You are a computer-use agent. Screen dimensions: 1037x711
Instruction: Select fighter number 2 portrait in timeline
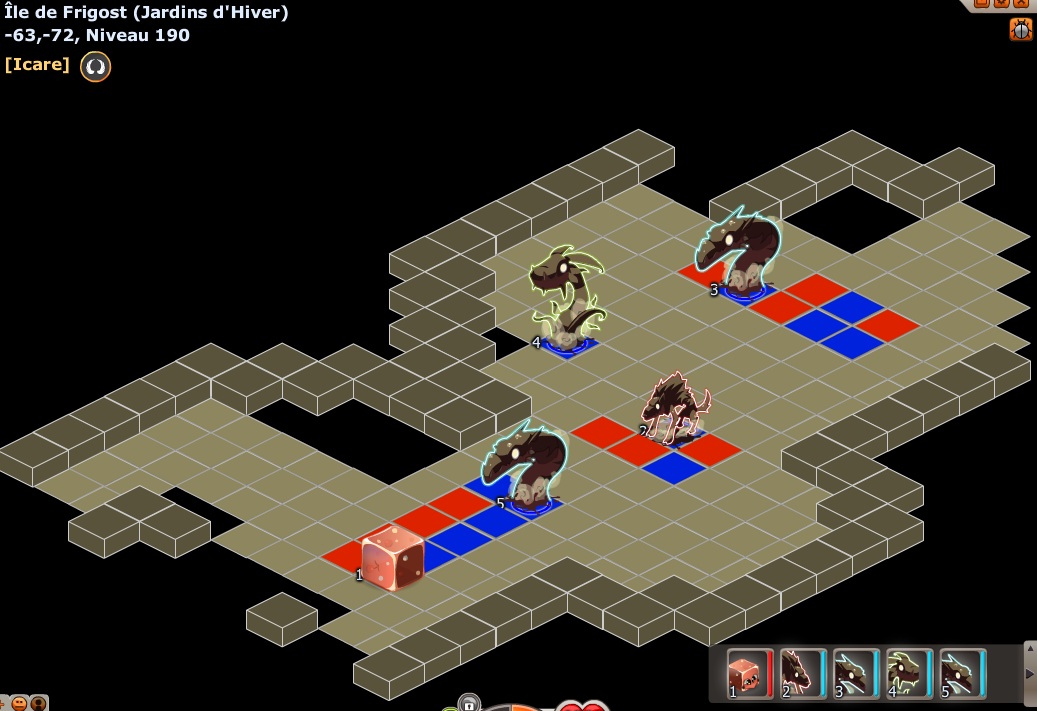point(803,672)
